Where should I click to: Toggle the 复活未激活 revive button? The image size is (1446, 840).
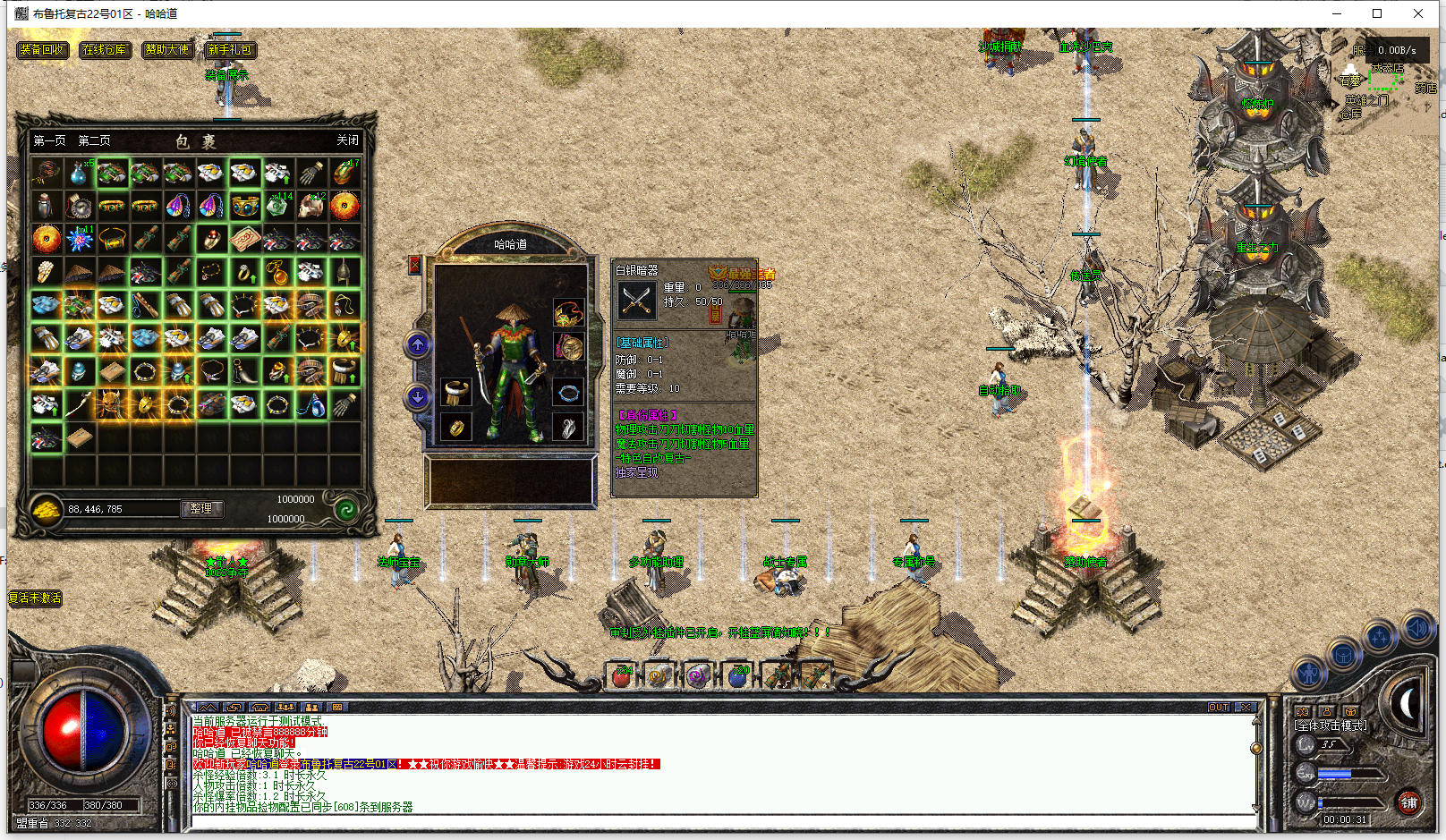point(35,598)
